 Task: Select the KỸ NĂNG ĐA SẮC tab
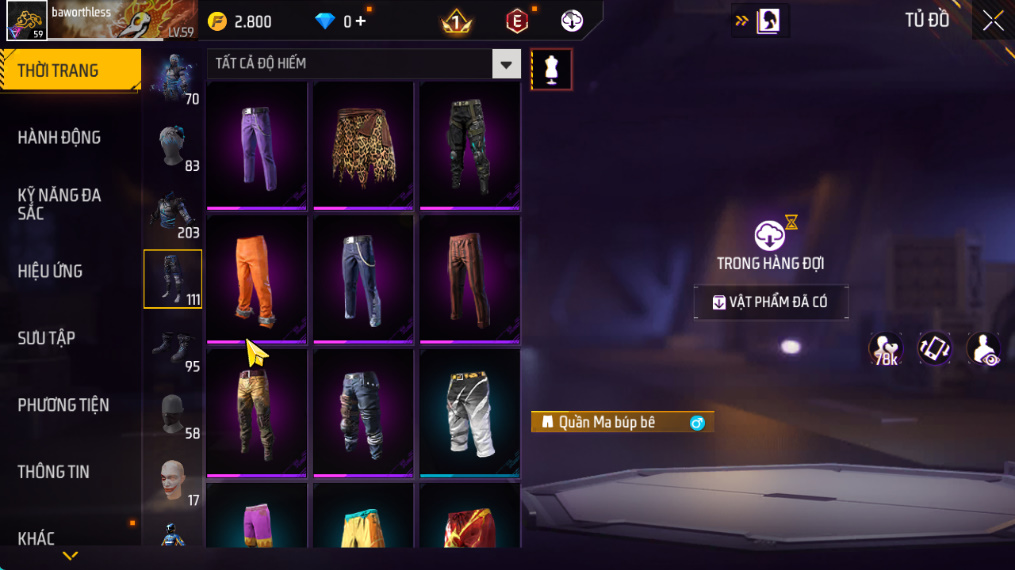(x=60, y=204)
